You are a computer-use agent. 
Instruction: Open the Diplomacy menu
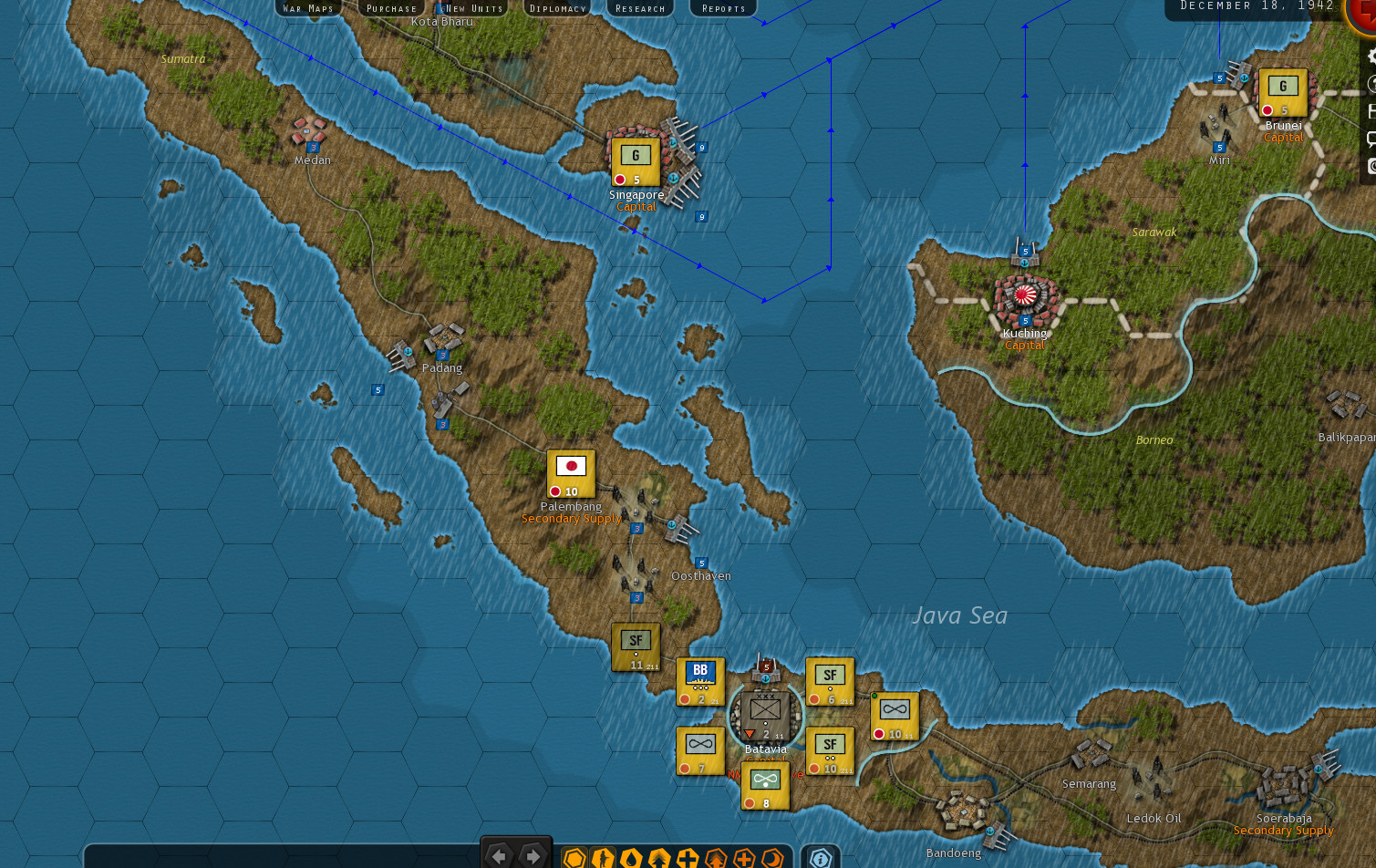tap(556, 8)
